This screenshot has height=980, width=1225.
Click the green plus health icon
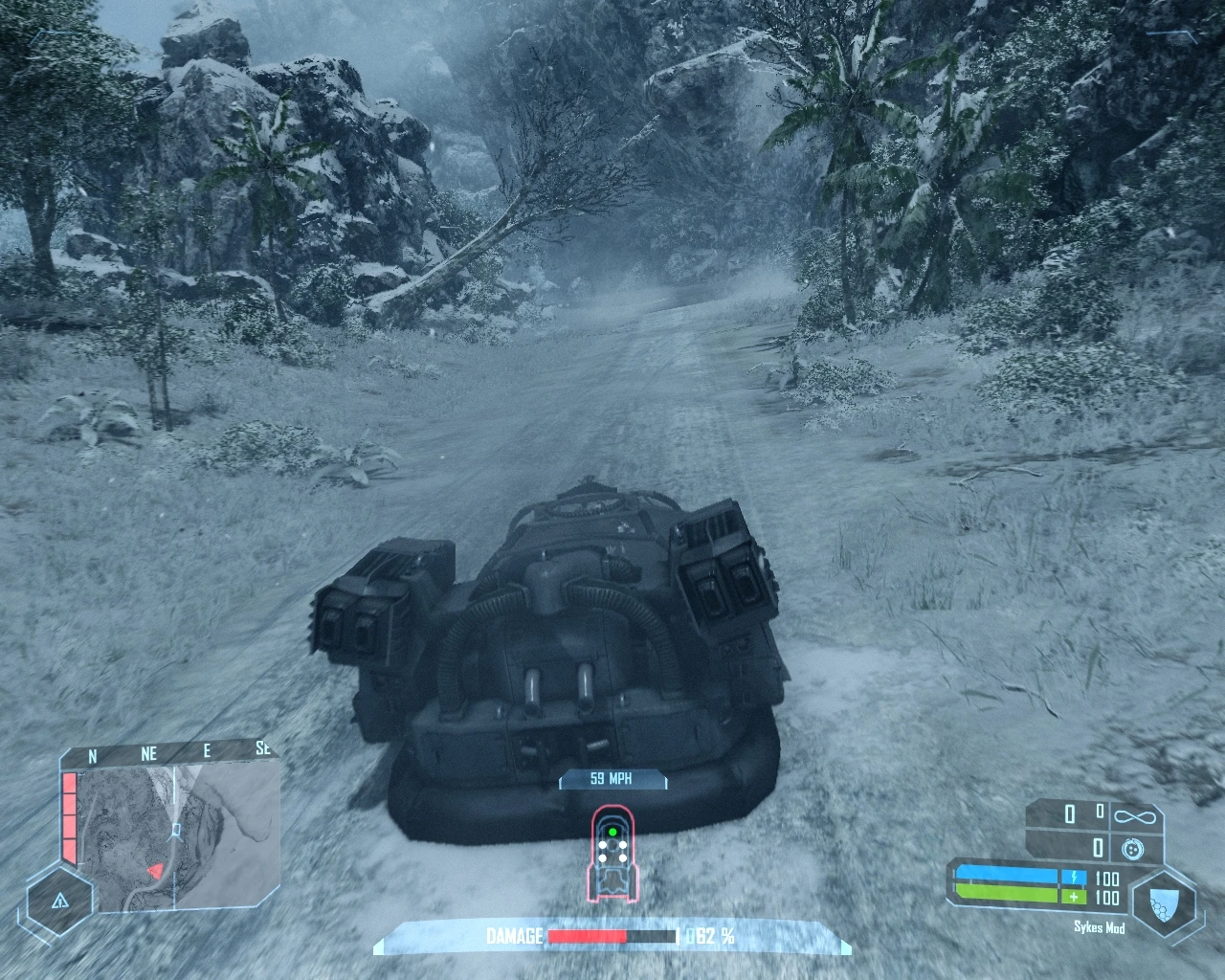click(1074, 897)
